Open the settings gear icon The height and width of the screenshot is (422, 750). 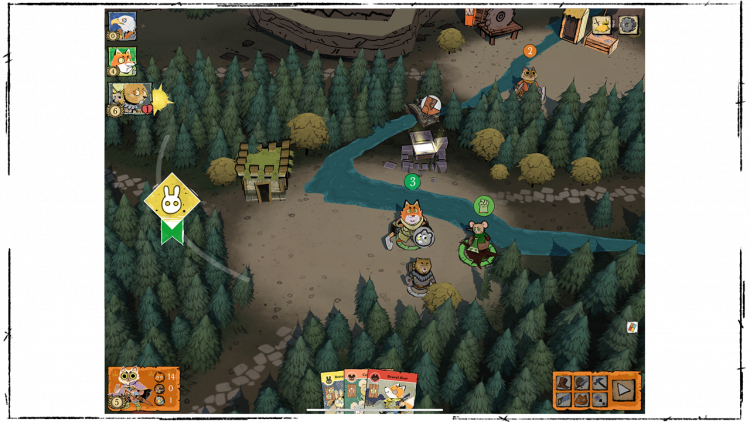628,25
